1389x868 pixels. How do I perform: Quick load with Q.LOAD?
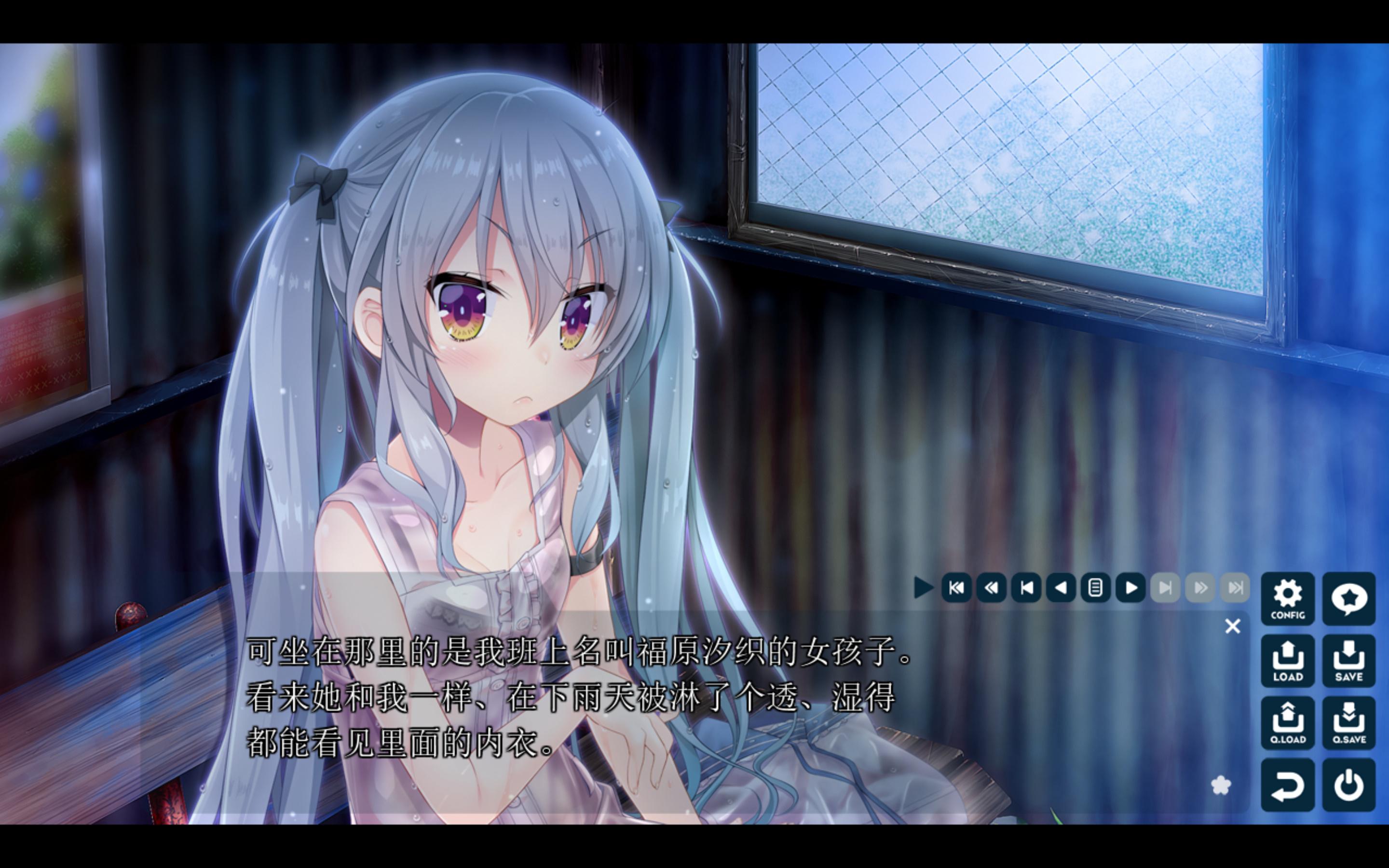point(1287,723)
